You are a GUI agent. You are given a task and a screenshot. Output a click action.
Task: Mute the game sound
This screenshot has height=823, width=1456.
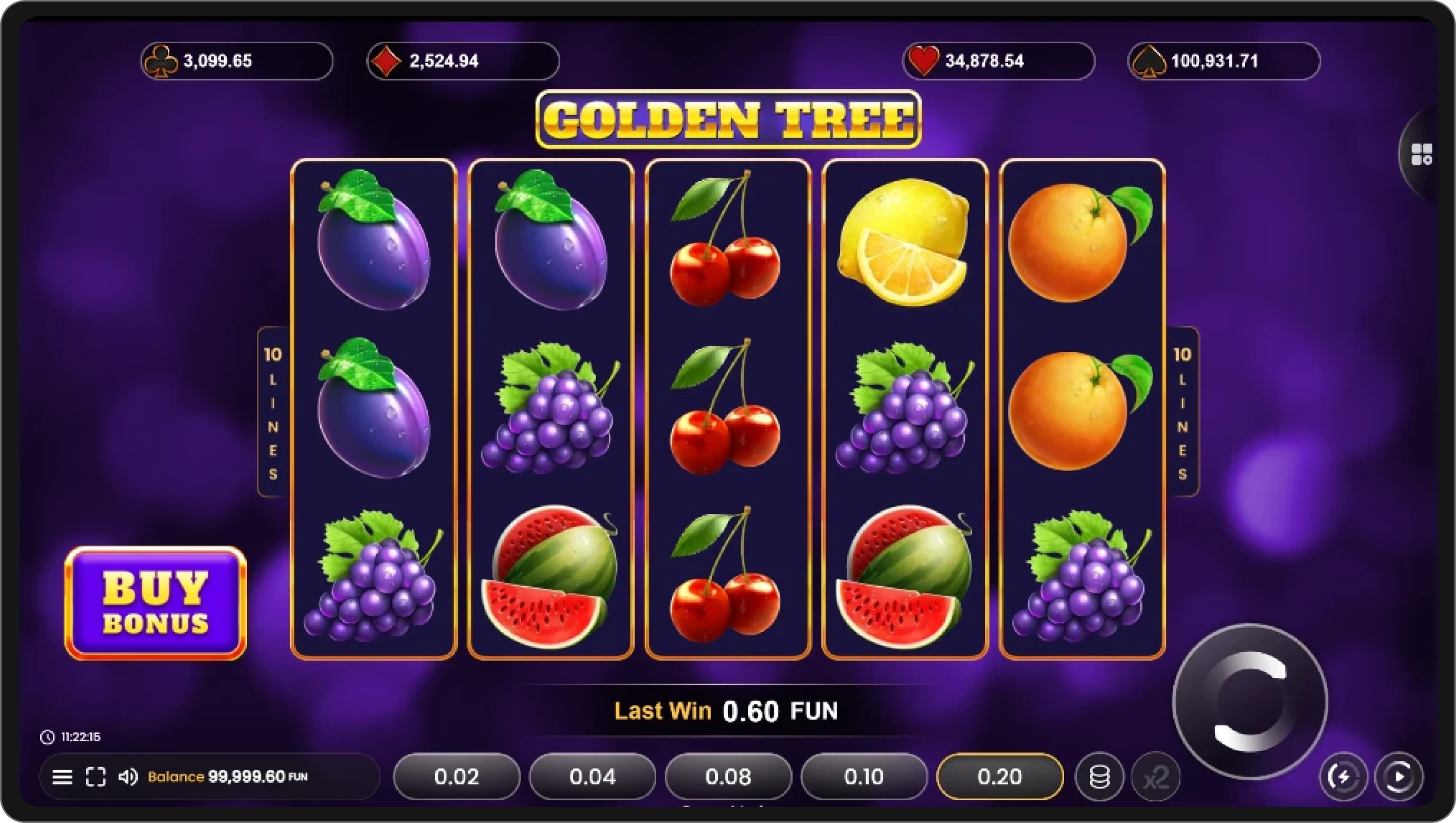tap(129, 777)
